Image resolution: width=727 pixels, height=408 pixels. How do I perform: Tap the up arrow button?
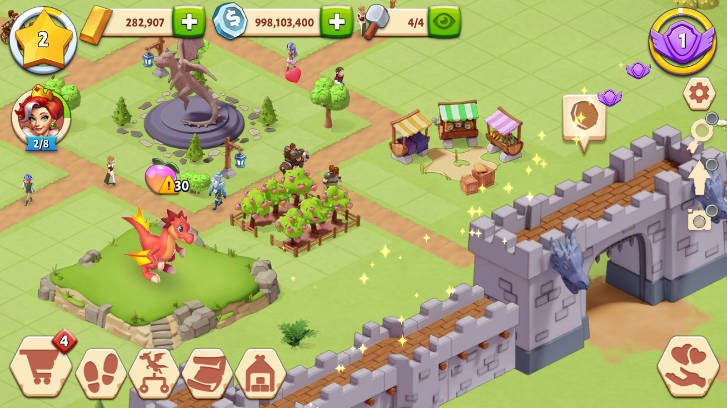pos(700,175)
